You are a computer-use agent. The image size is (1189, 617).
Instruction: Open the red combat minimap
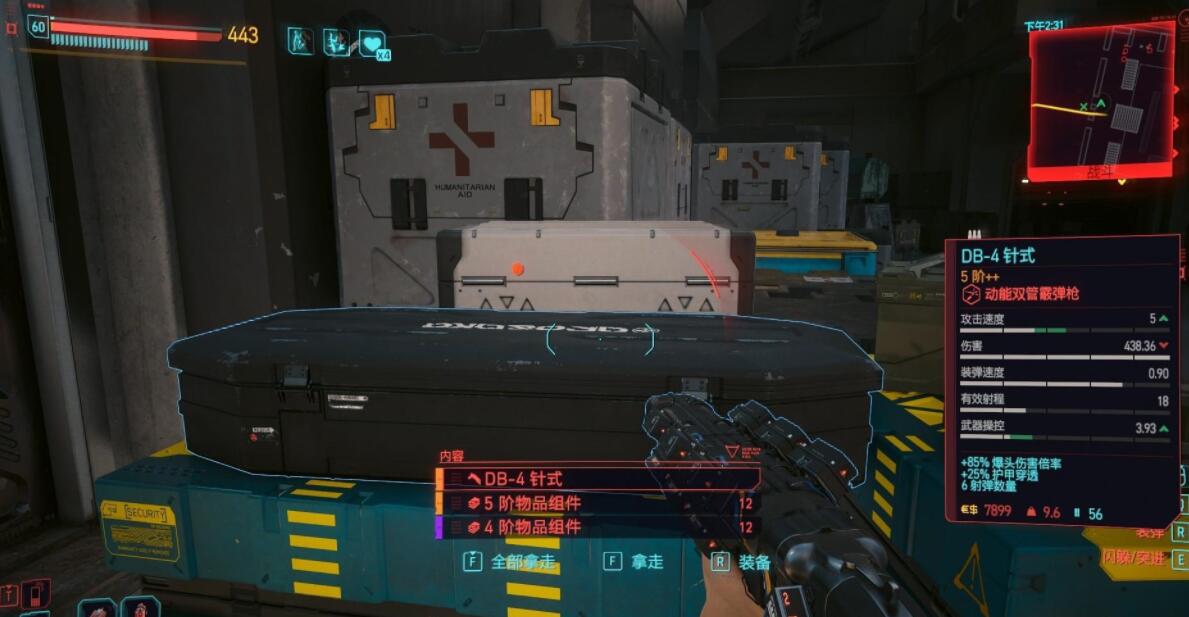coord(1101,98)
